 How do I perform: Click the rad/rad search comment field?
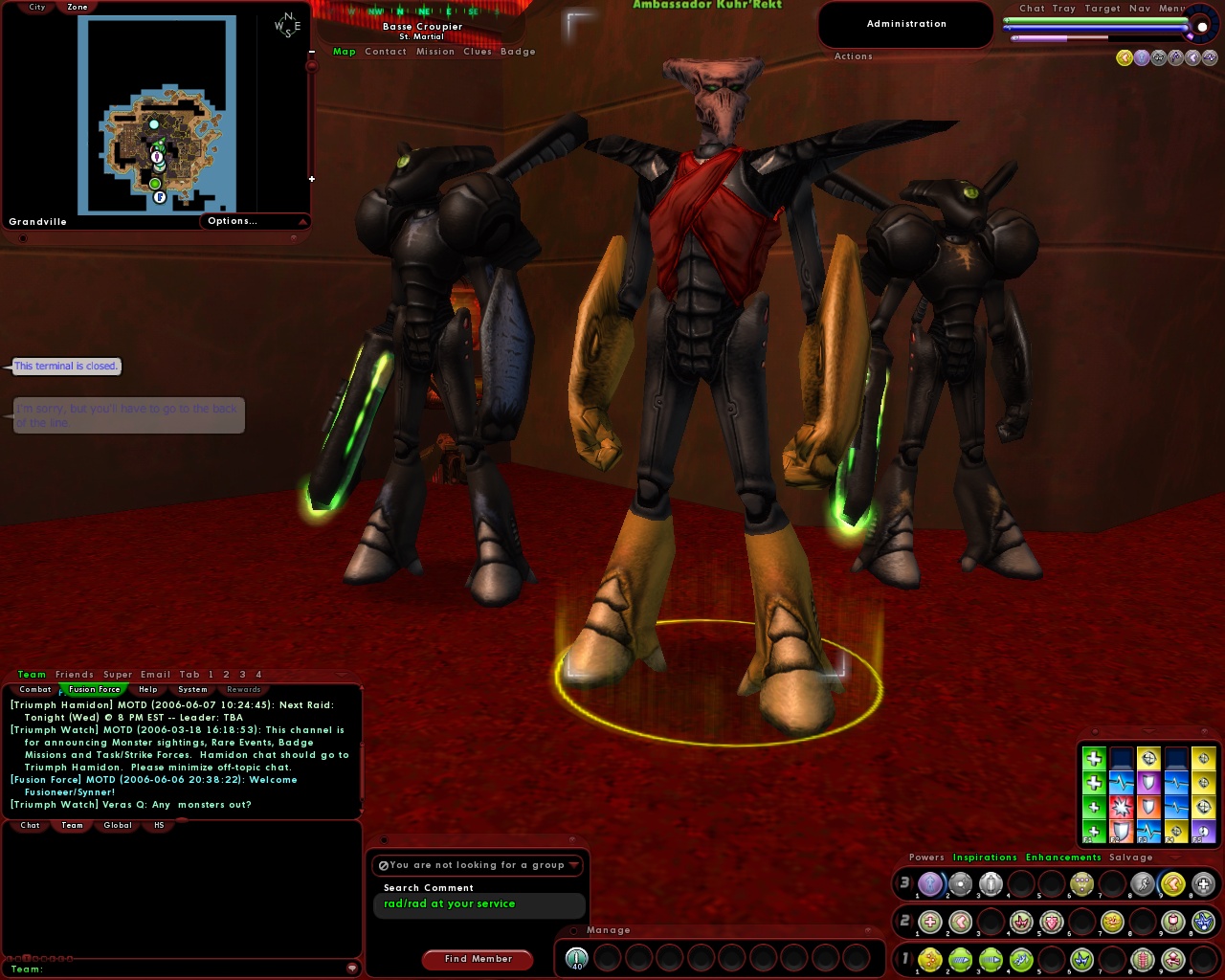point(479,904)
